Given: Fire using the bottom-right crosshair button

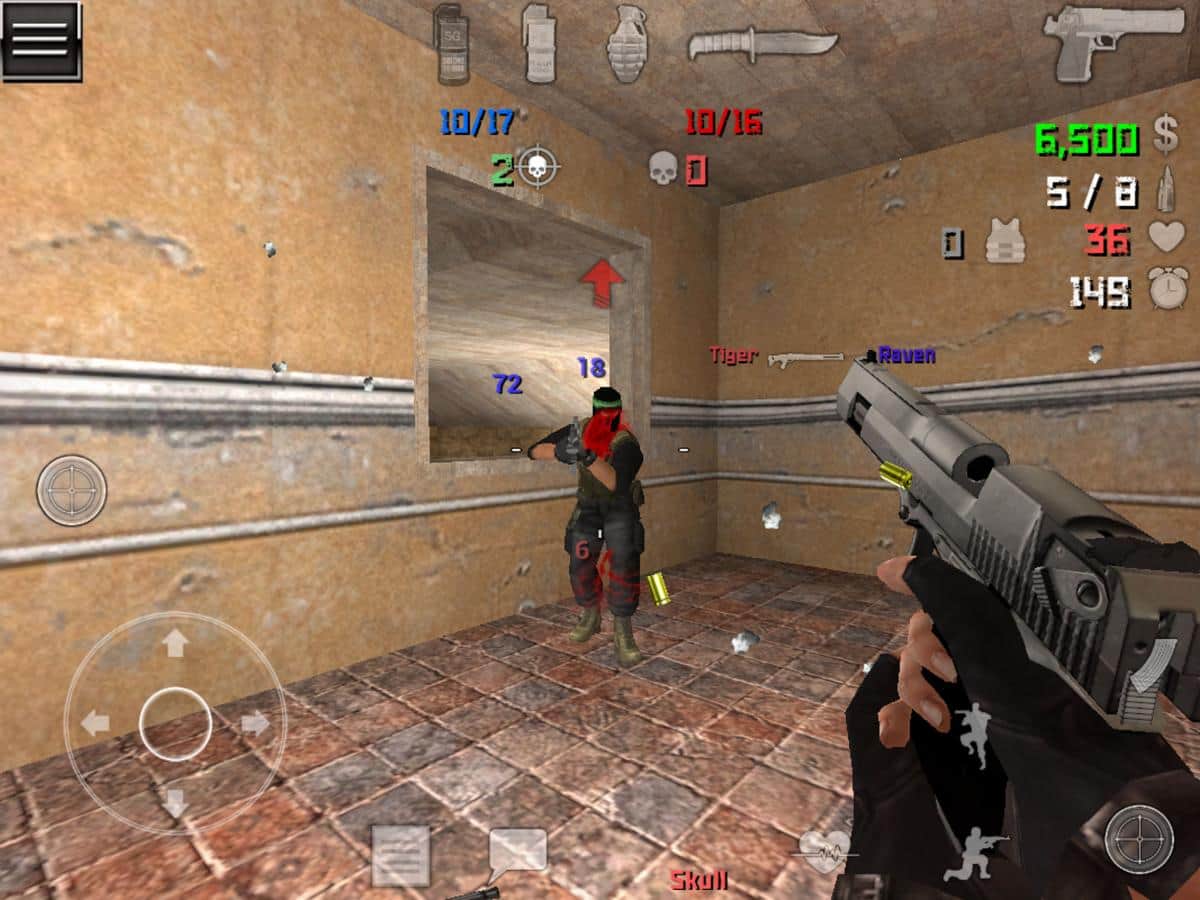Looking at the screenshot, I should click(x=1139, y=840).
